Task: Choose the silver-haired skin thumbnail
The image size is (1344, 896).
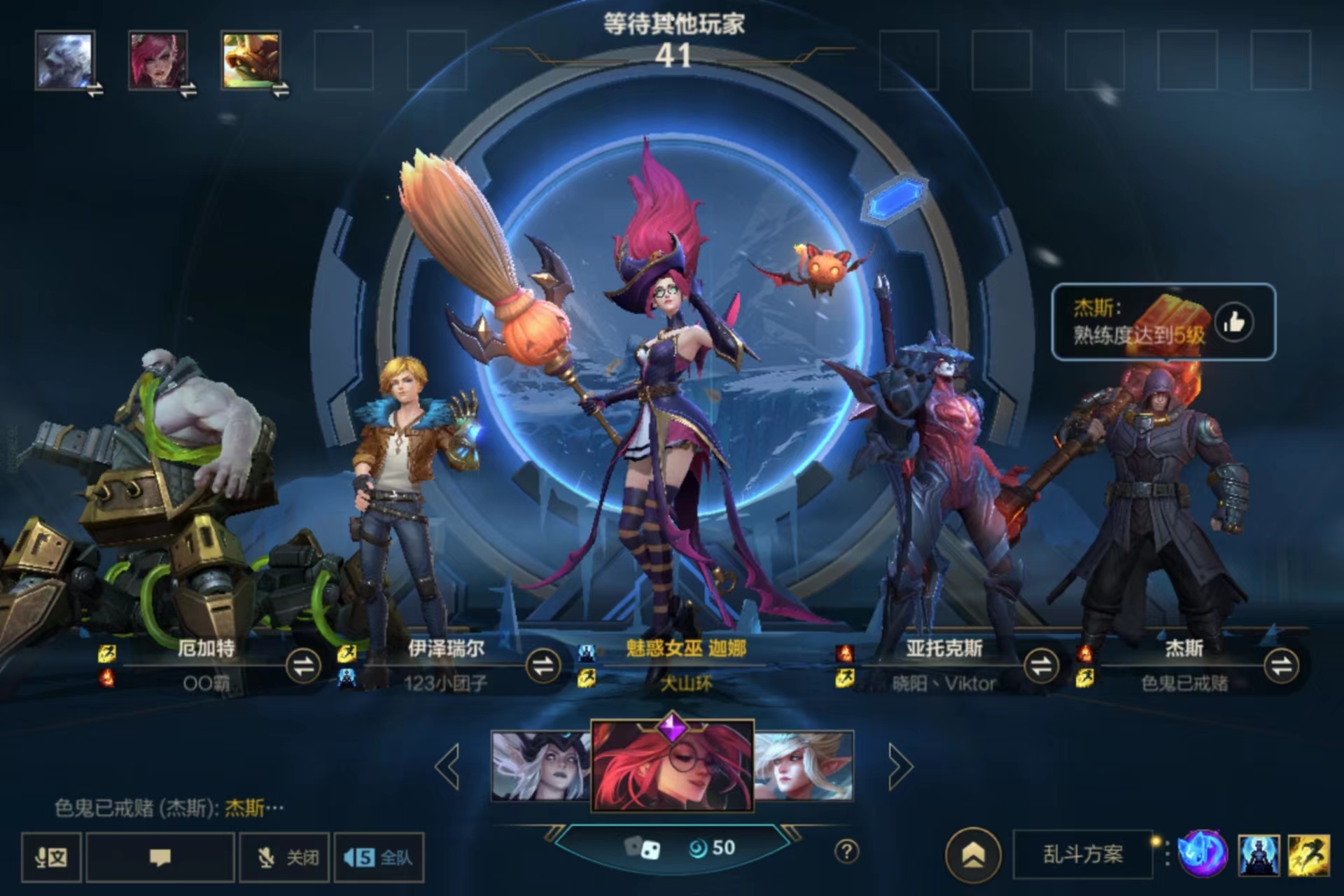Action: pos(540,766)
